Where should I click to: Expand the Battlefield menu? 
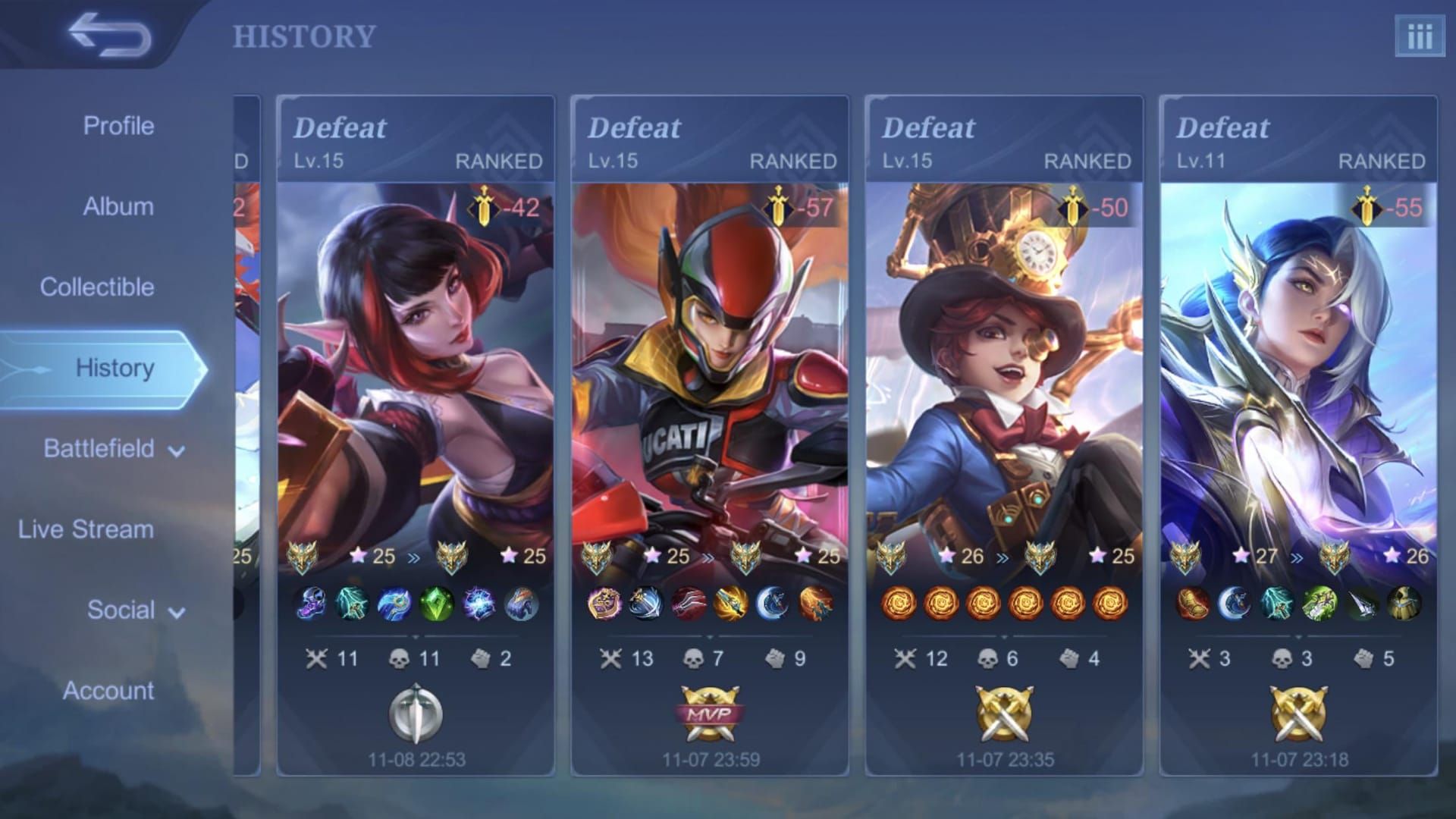(114, 449)
